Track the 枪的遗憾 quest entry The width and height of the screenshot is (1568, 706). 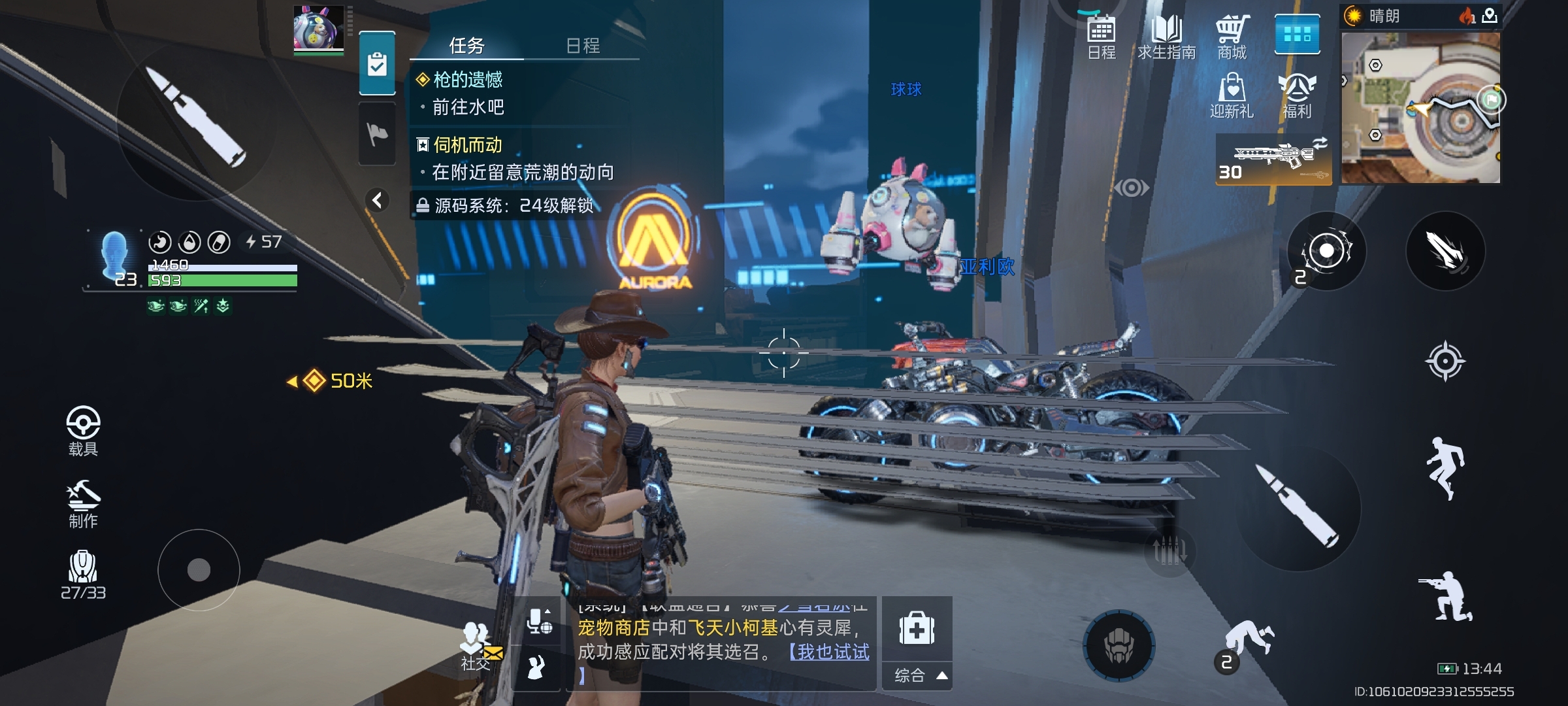coord(468,80)
